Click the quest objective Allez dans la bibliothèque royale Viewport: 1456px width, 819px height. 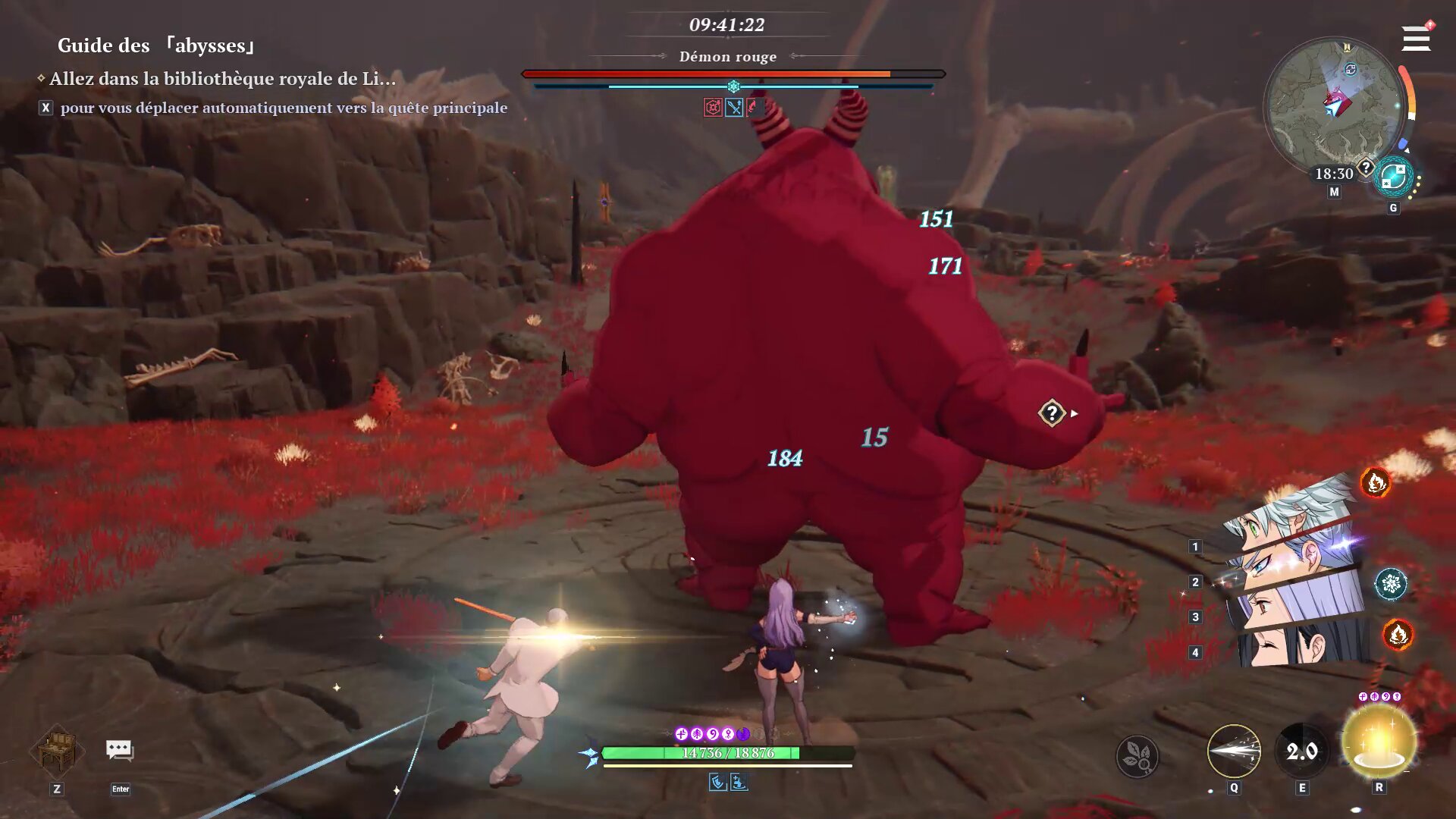[x=220, y=76]
